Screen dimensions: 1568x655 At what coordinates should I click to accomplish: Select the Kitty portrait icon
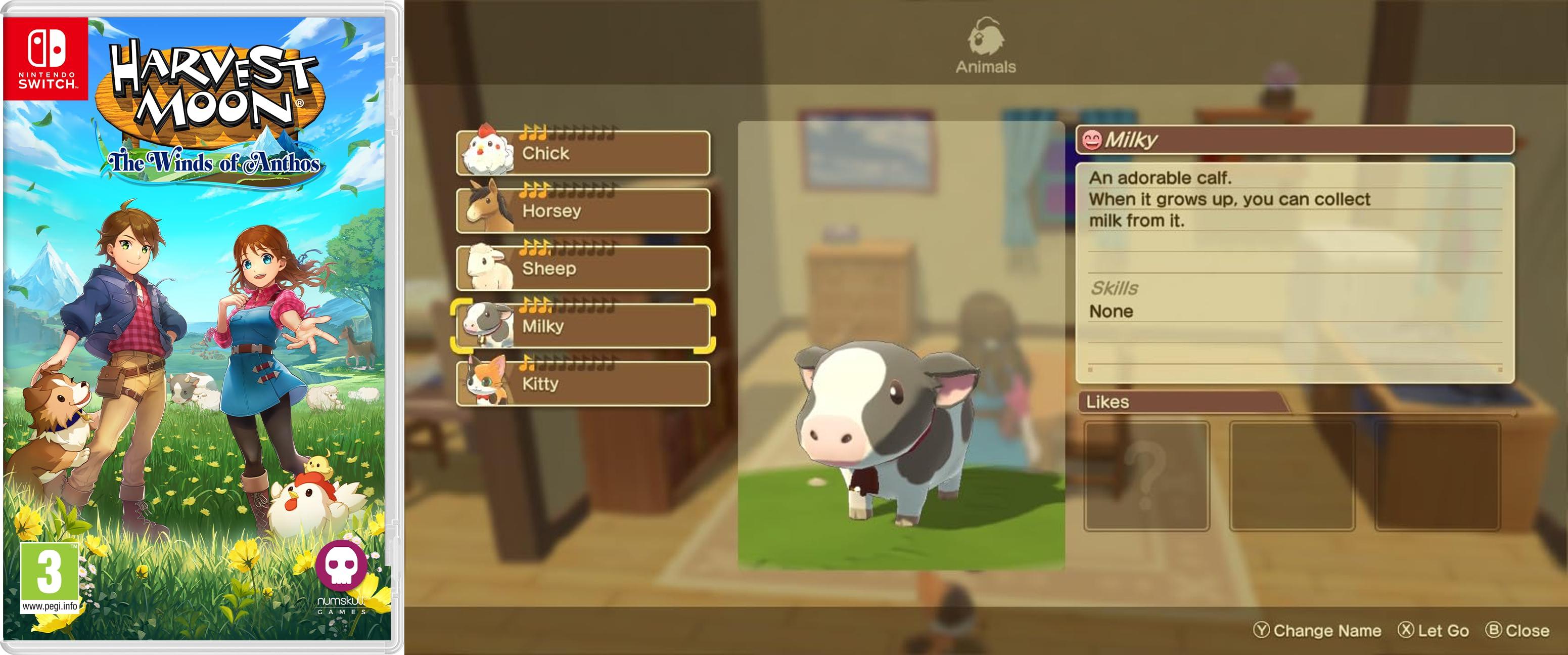[x=487, y=379]
